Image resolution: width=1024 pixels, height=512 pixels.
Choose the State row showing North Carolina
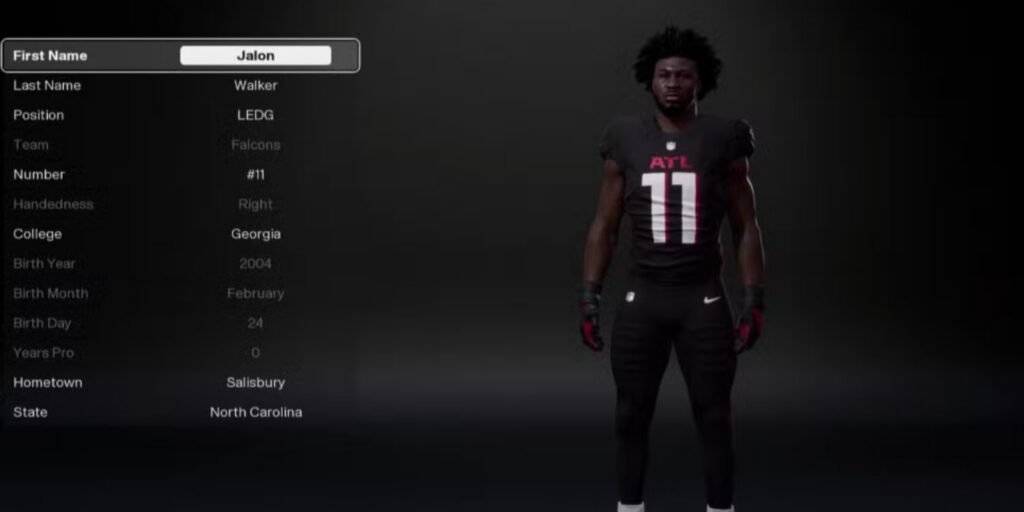coord(180,412)
